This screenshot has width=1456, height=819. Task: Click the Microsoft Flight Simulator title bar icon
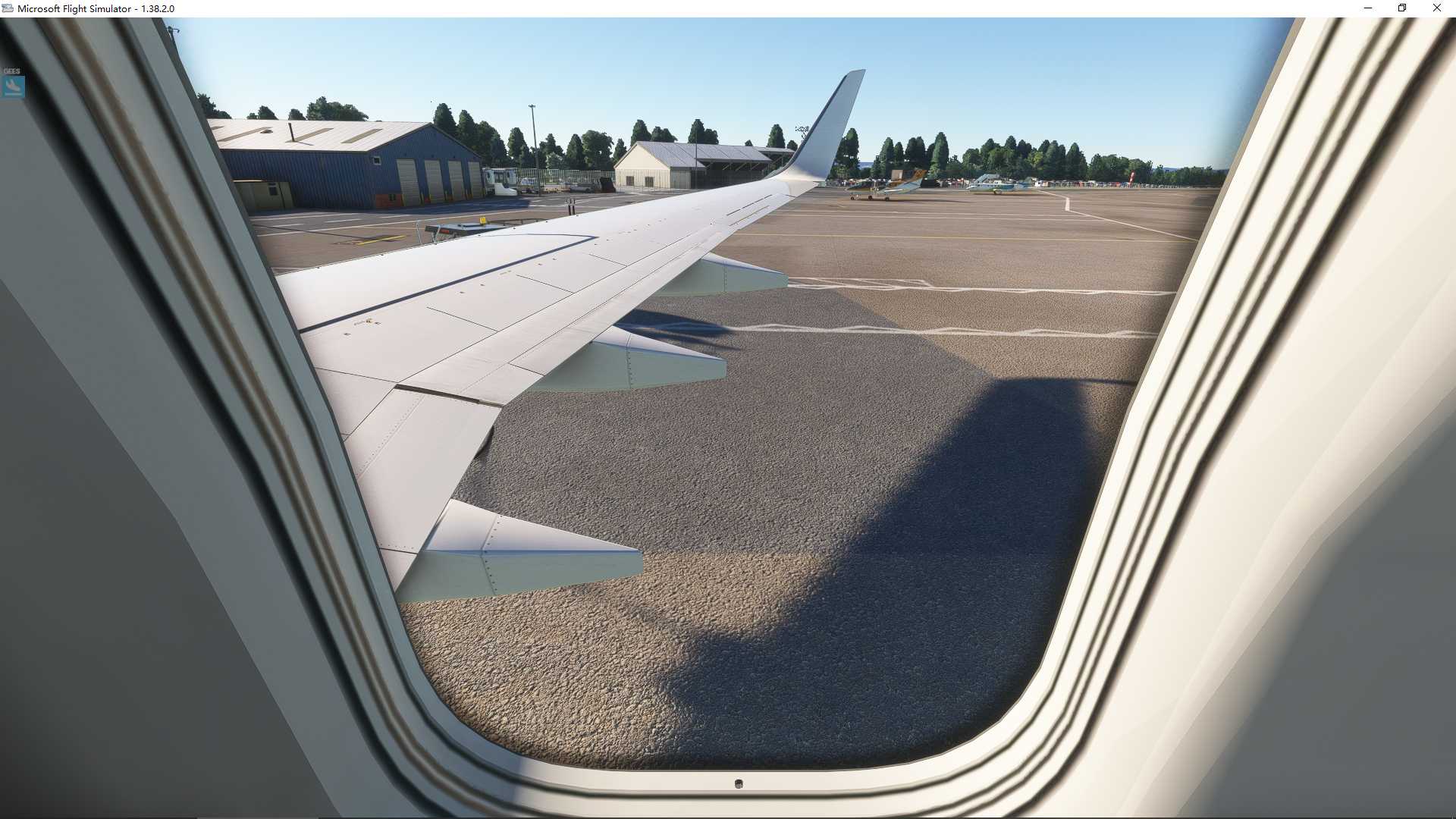click(x=6, y=8)
